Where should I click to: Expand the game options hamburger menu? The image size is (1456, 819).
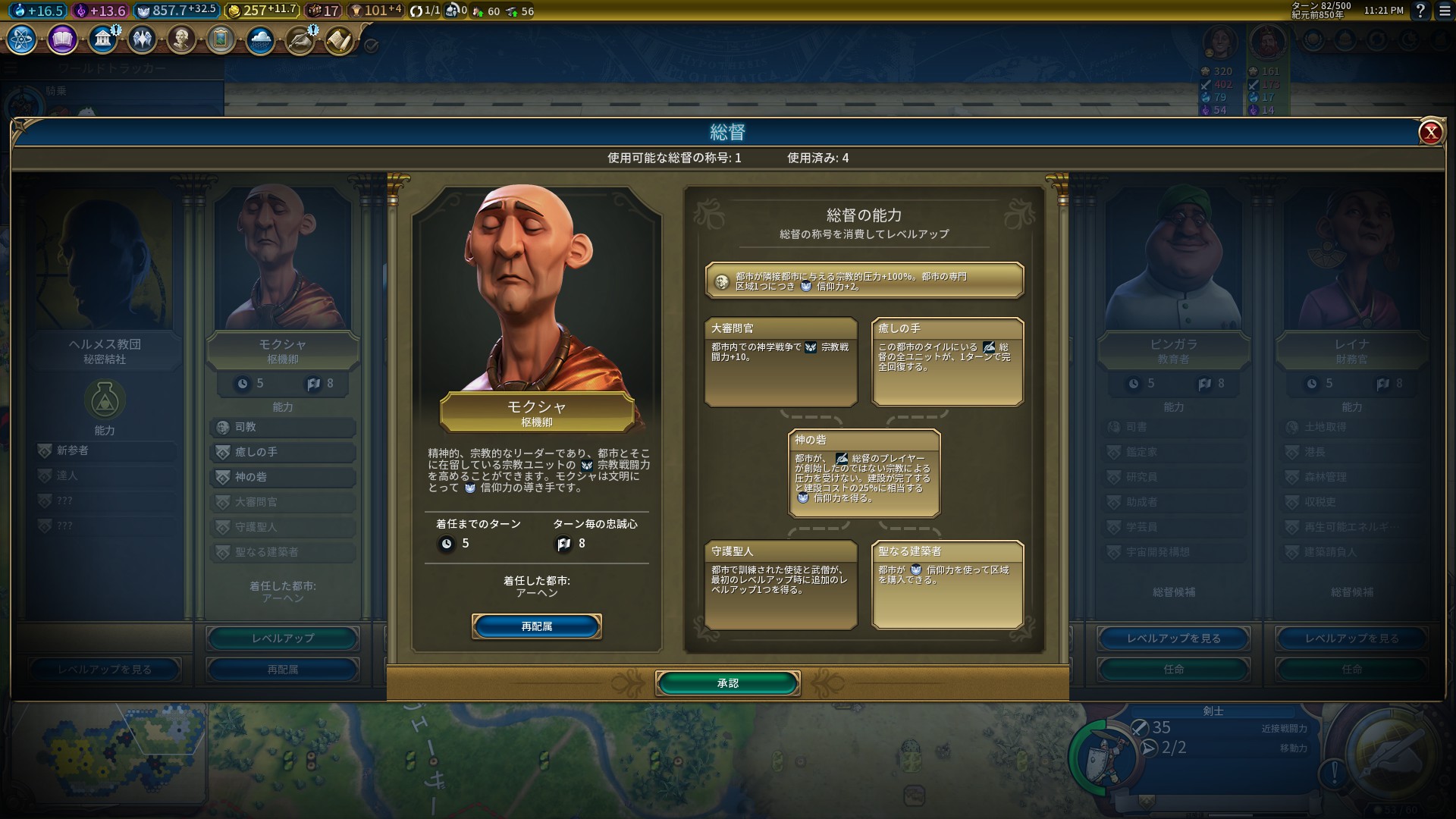coord(1443,12)
